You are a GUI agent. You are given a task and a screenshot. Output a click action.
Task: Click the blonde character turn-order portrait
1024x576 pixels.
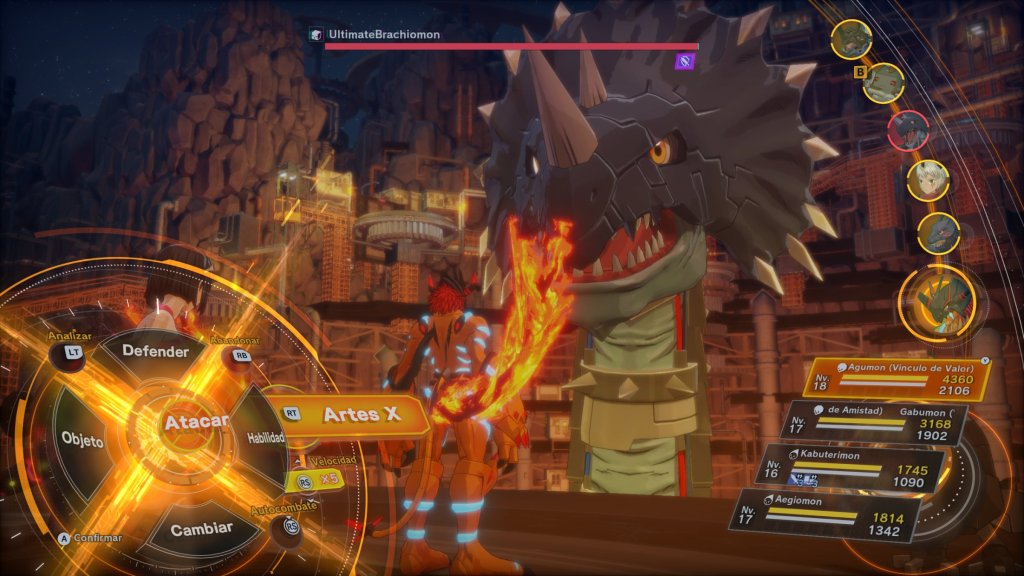[x=928, y=179]
